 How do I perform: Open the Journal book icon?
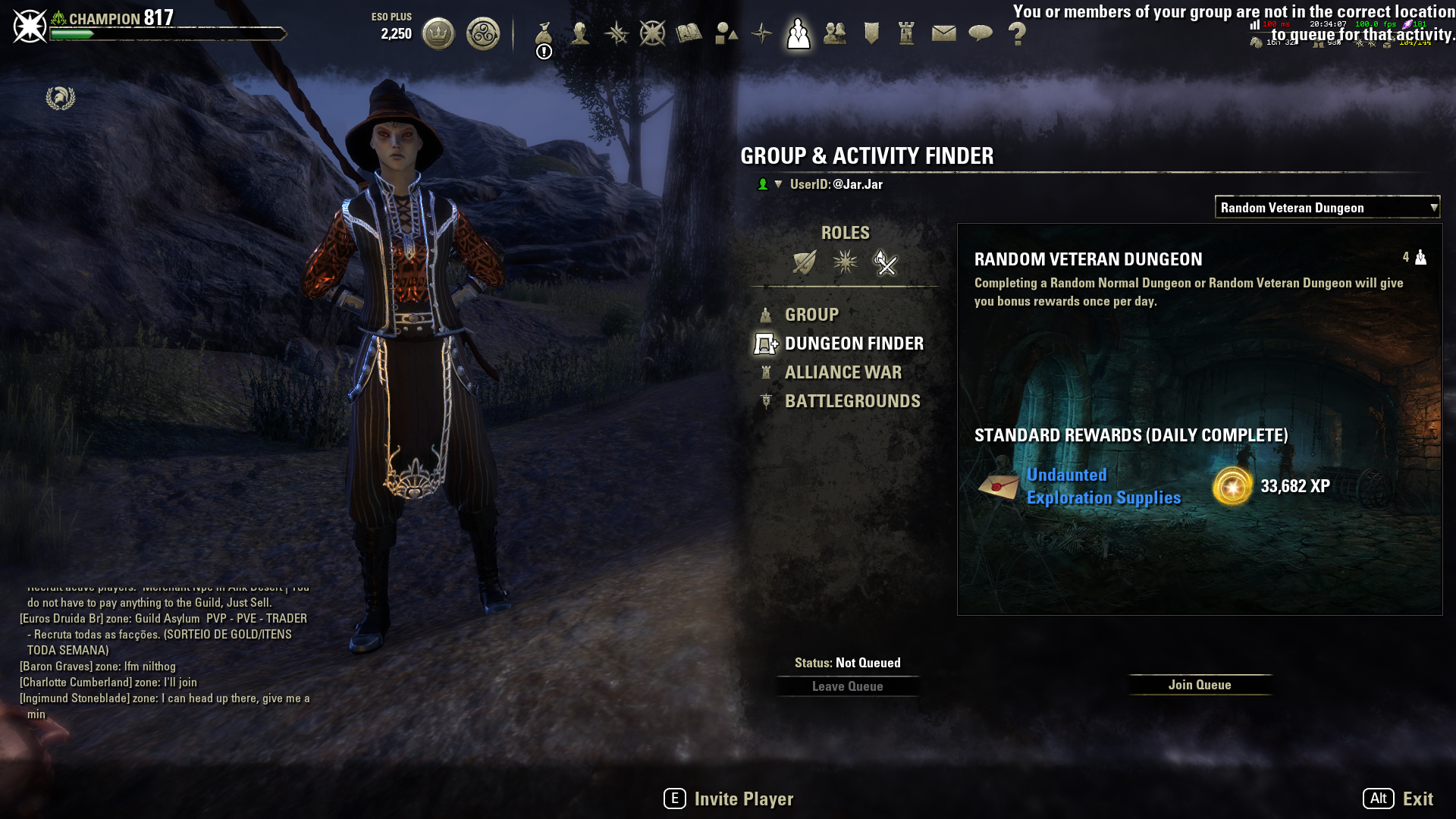pos(689,33)
